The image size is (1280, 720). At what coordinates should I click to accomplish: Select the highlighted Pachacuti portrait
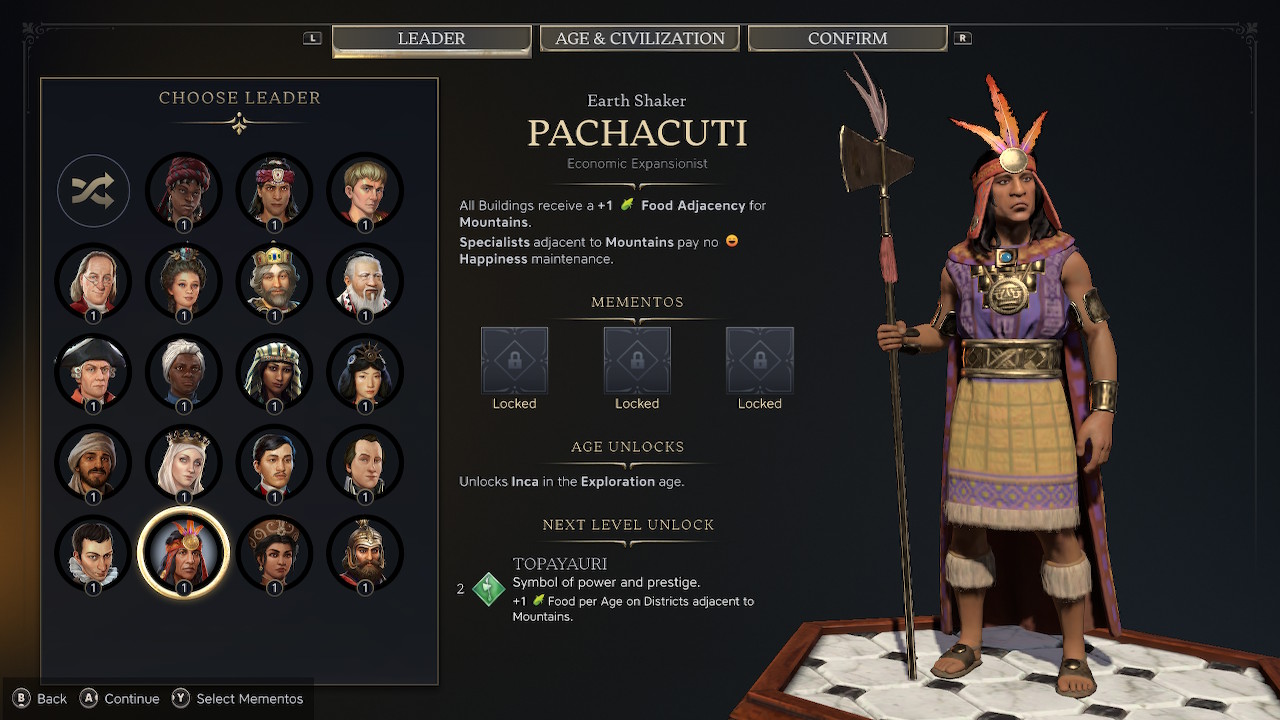point(183,552)
